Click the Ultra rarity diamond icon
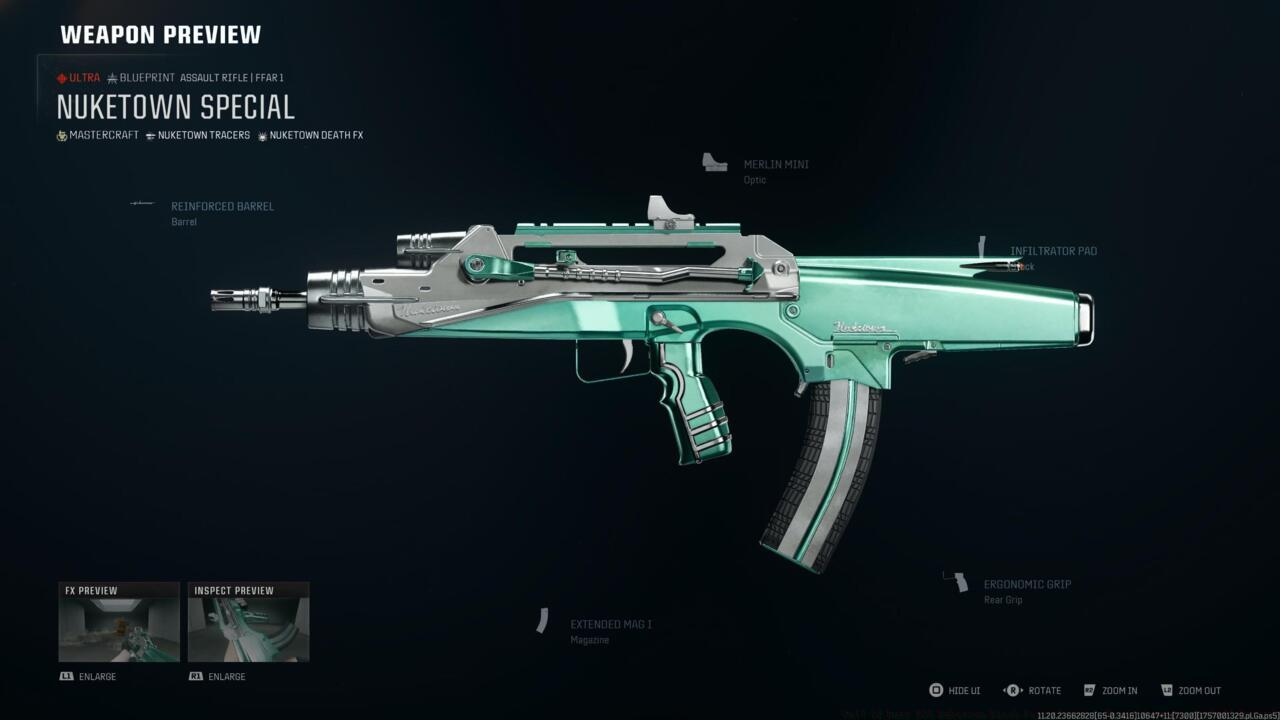1280x720 pixels. [63, 77]
